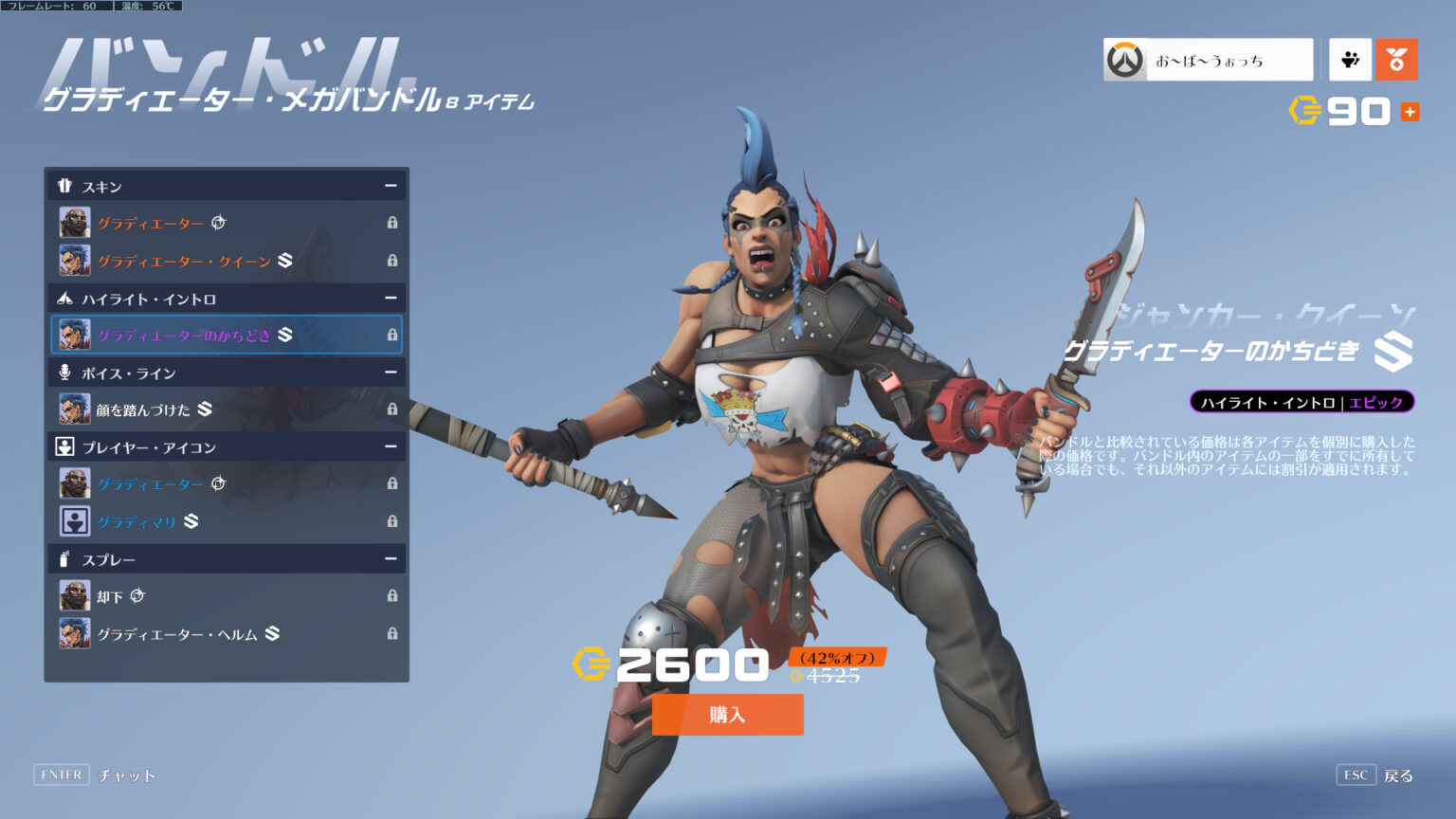Collapse the スキン category header
Viewport: 1456px width, 819px height.
[390, 186]
